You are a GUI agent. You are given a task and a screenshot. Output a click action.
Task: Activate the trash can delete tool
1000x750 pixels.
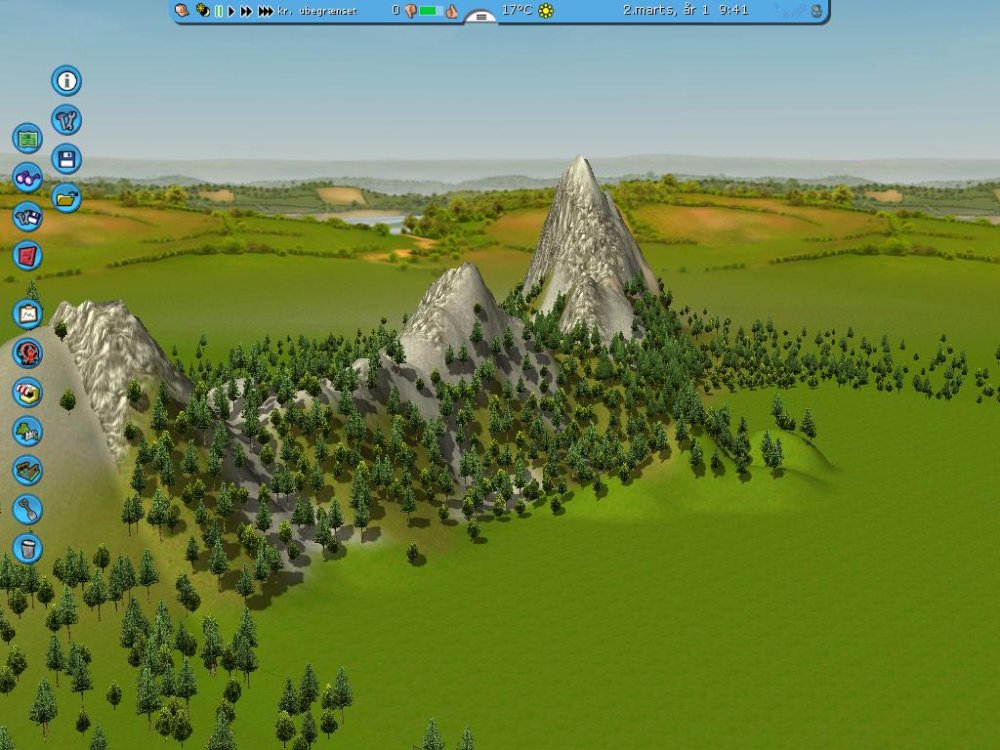point(27,548)
